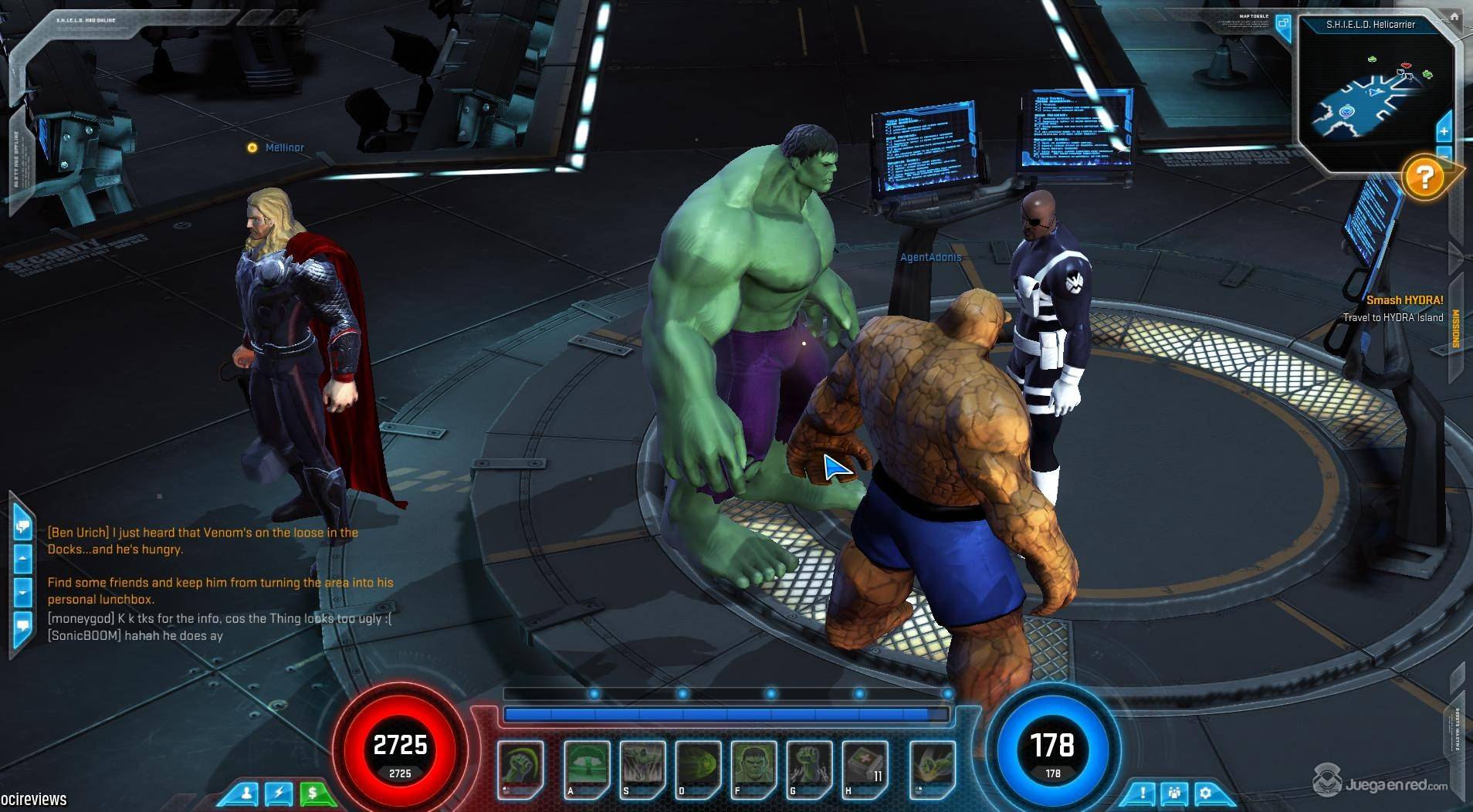Open the exclamation mark alerts button

[x=1143, y=793]
